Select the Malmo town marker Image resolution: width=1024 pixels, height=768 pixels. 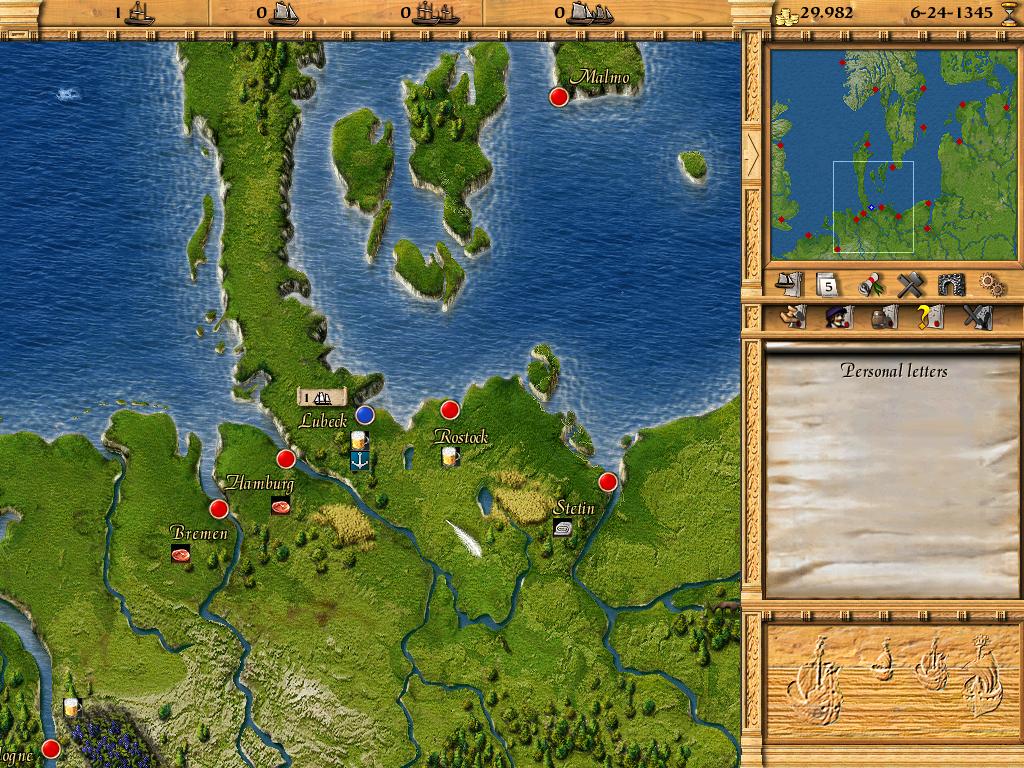click(559, 97)
